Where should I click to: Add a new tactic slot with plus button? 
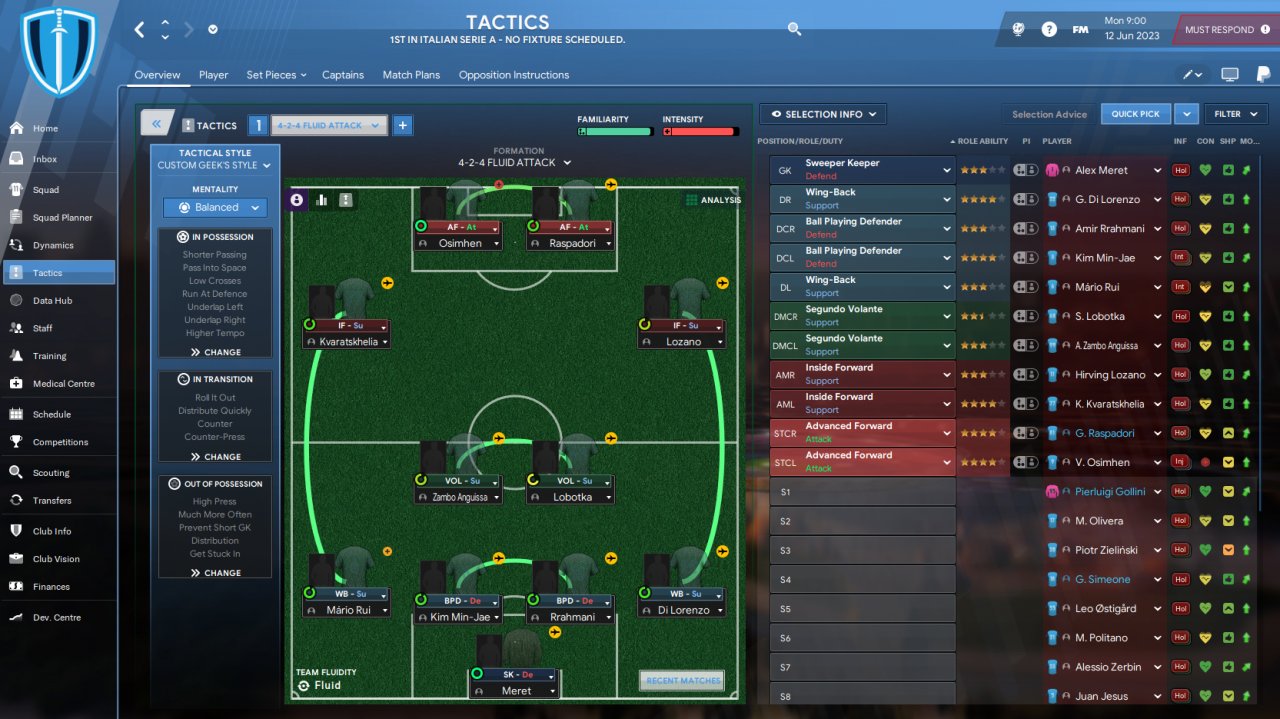coord(402,125)
